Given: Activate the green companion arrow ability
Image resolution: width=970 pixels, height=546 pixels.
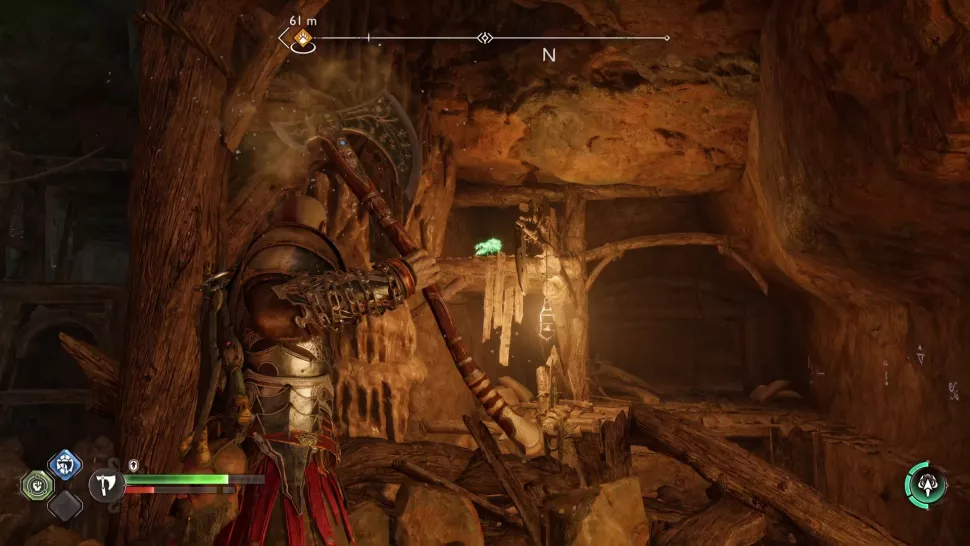Looking at the screenshot, I should coord(926,483).
